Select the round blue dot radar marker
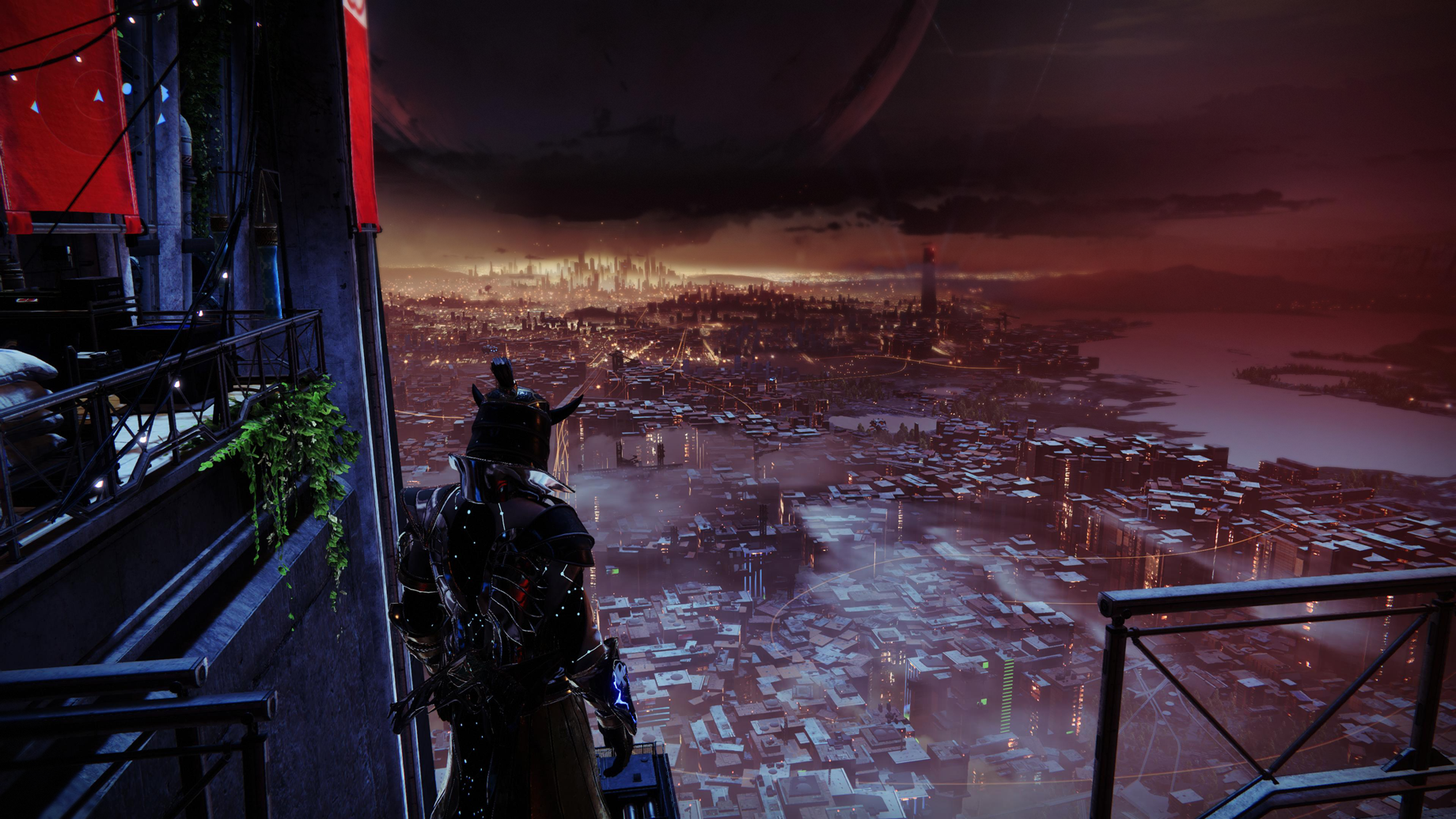This screenshot has height=819, width=1456. [127, 89]
